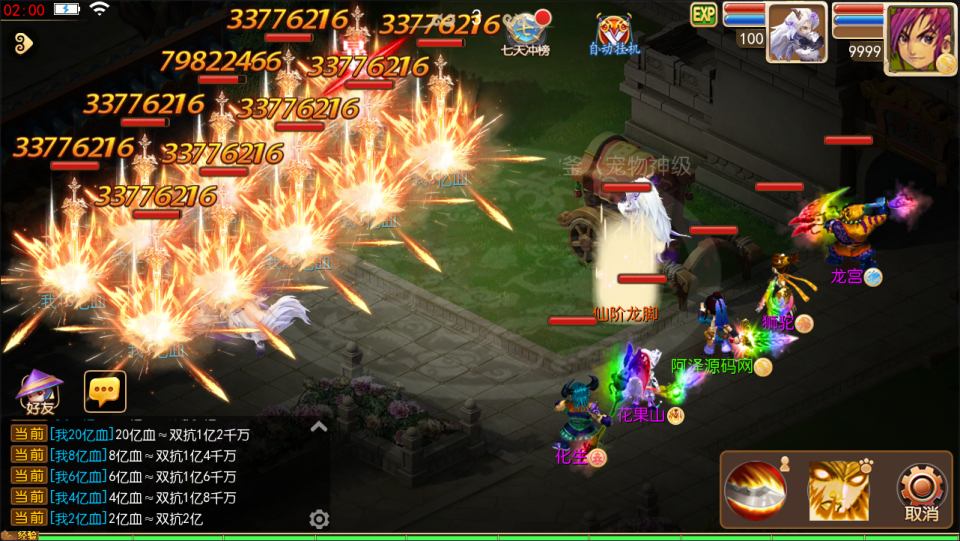Activate the flaming blade character skill
The height and width of the screenshot is (541, 960).
(756, 489)
